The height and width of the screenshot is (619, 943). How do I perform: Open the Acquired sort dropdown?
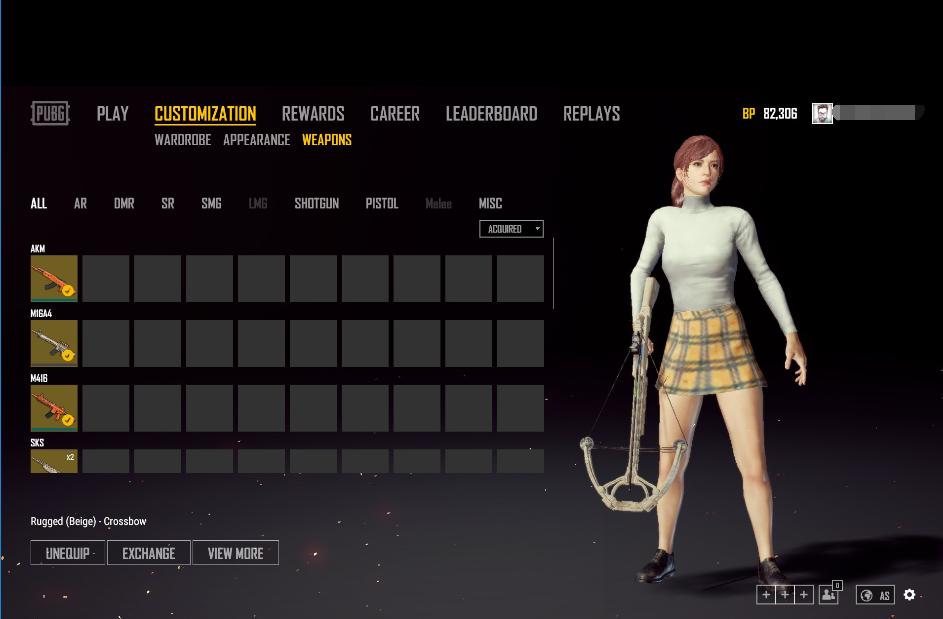pyautogui.click(x=511, y=229)
